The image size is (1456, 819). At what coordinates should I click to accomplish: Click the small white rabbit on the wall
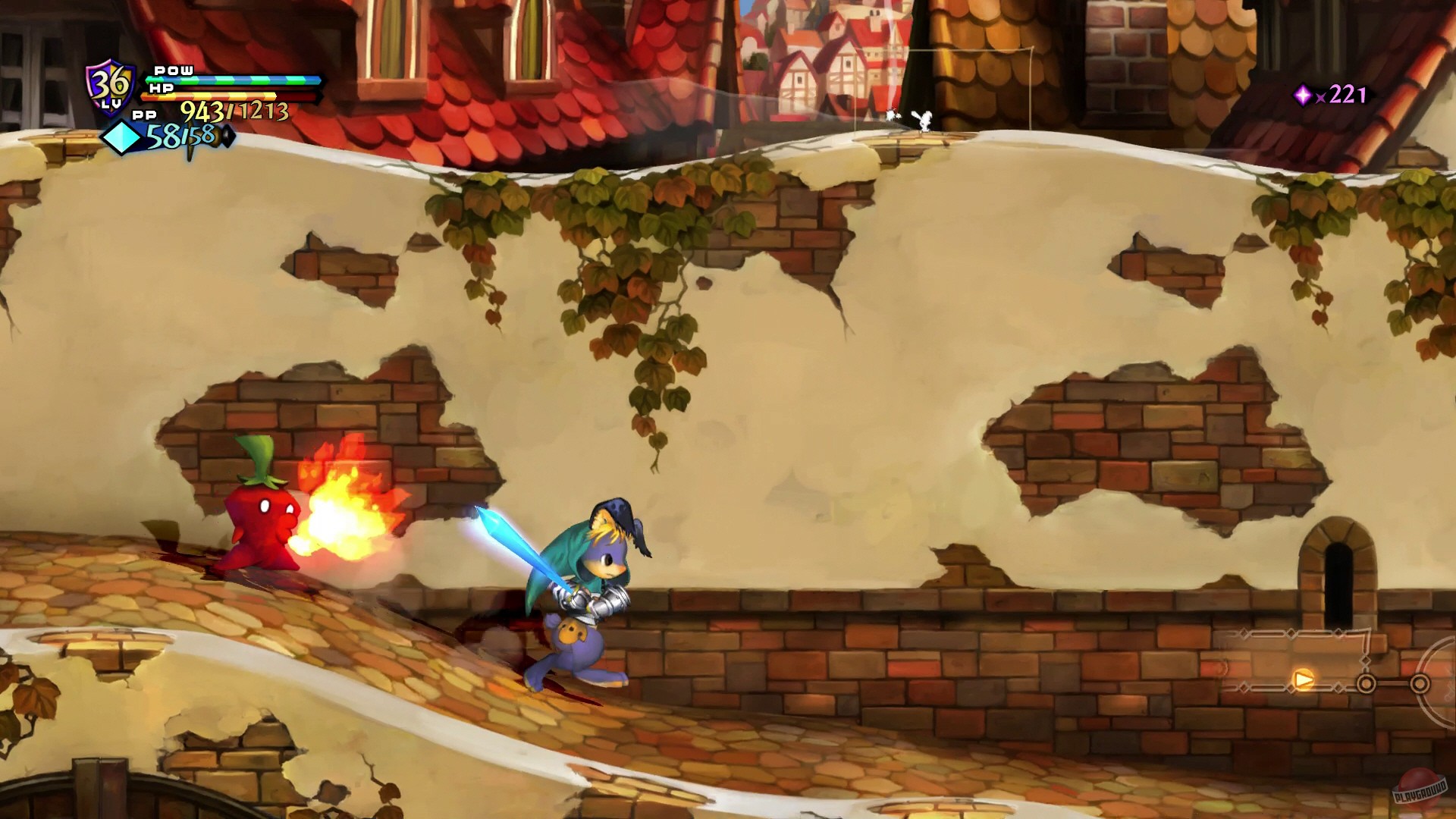click(925, 120)
